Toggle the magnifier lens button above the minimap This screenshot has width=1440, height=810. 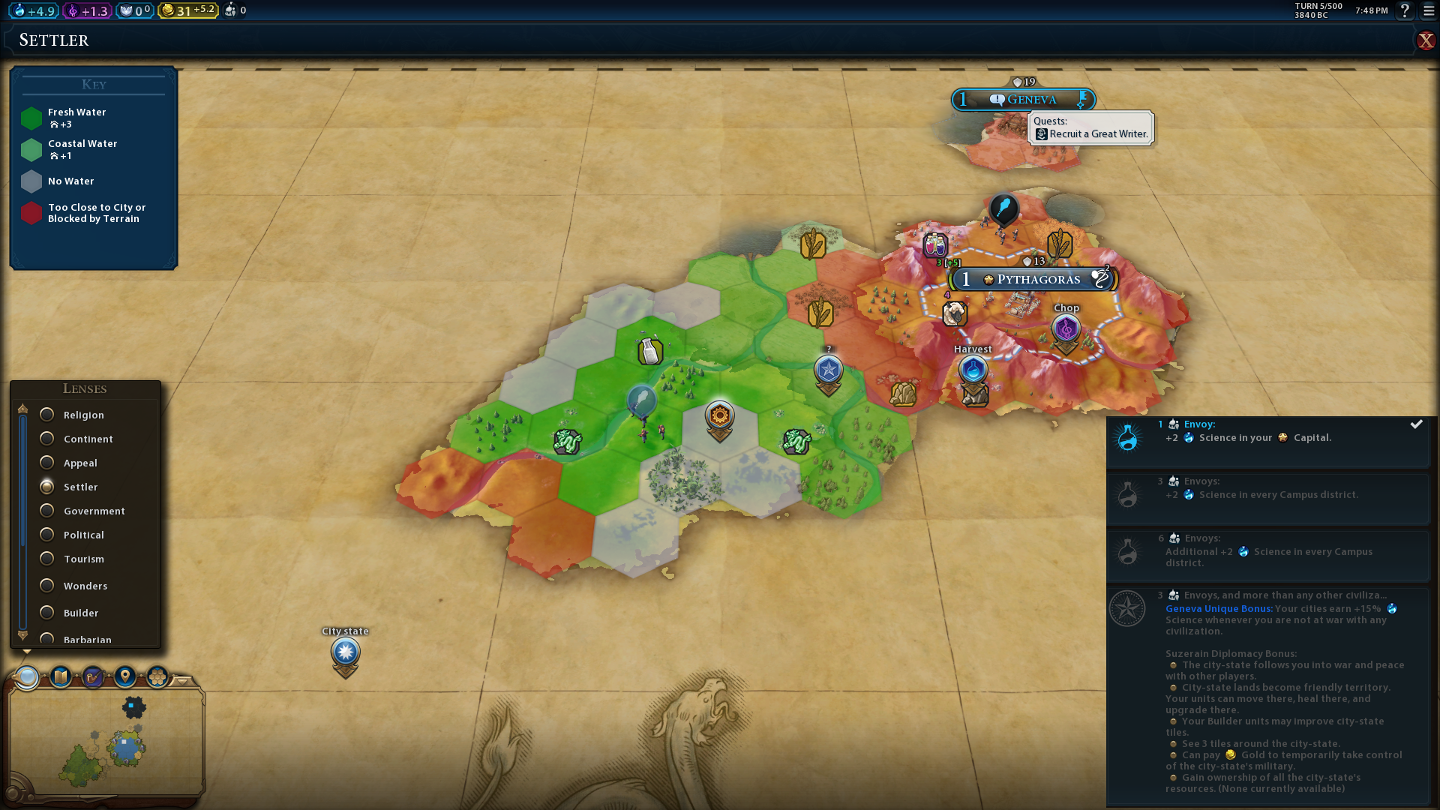[28, 677]
